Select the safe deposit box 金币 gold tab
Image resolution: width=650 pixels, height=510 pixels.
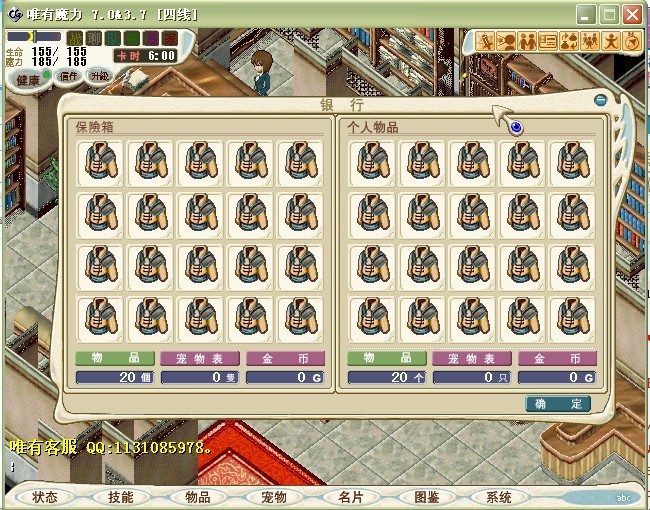click(x=283, y=358)
